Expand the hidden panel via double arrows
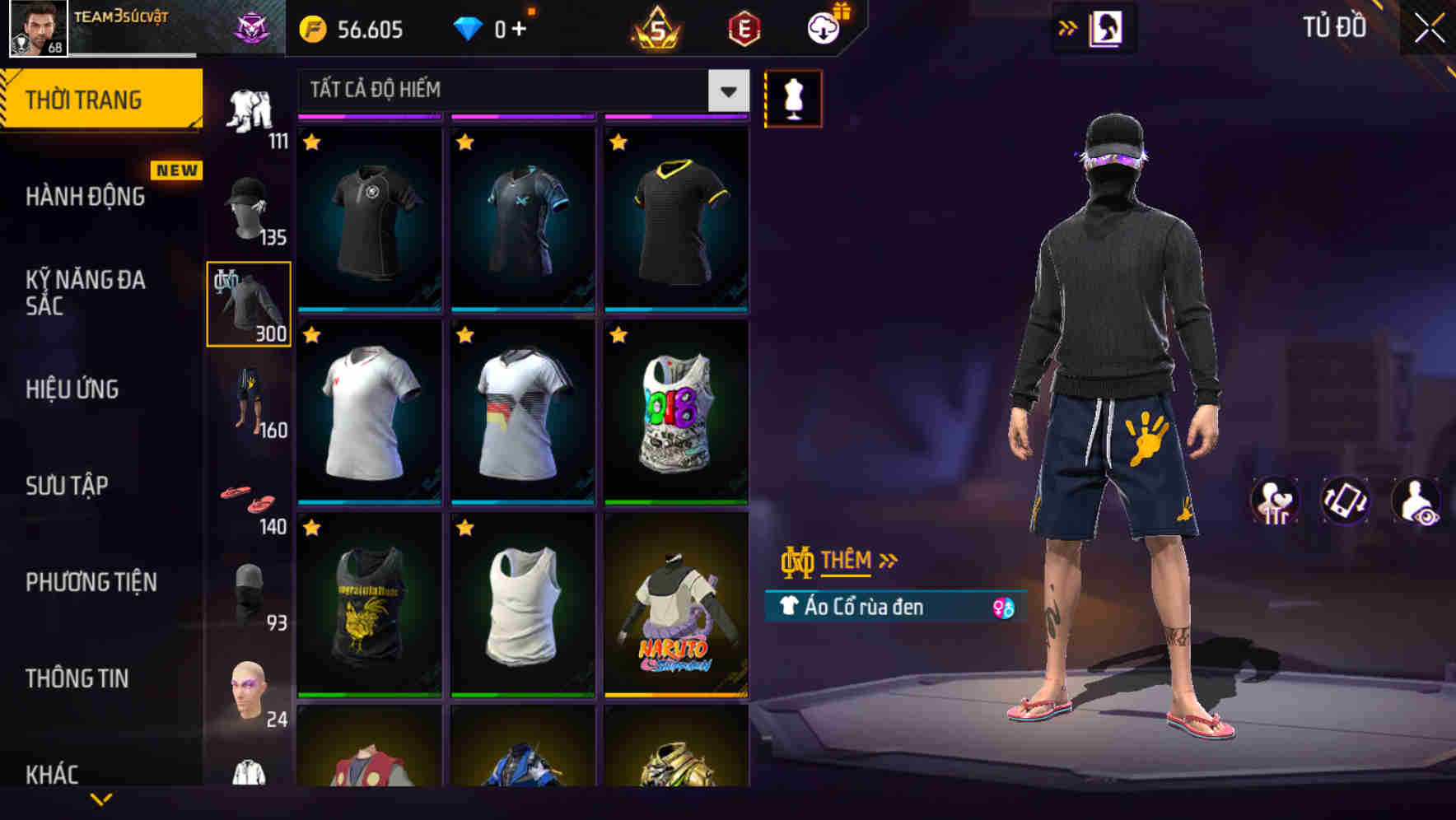Screen dimensions: 1456x820 (x=1068, y=27)
